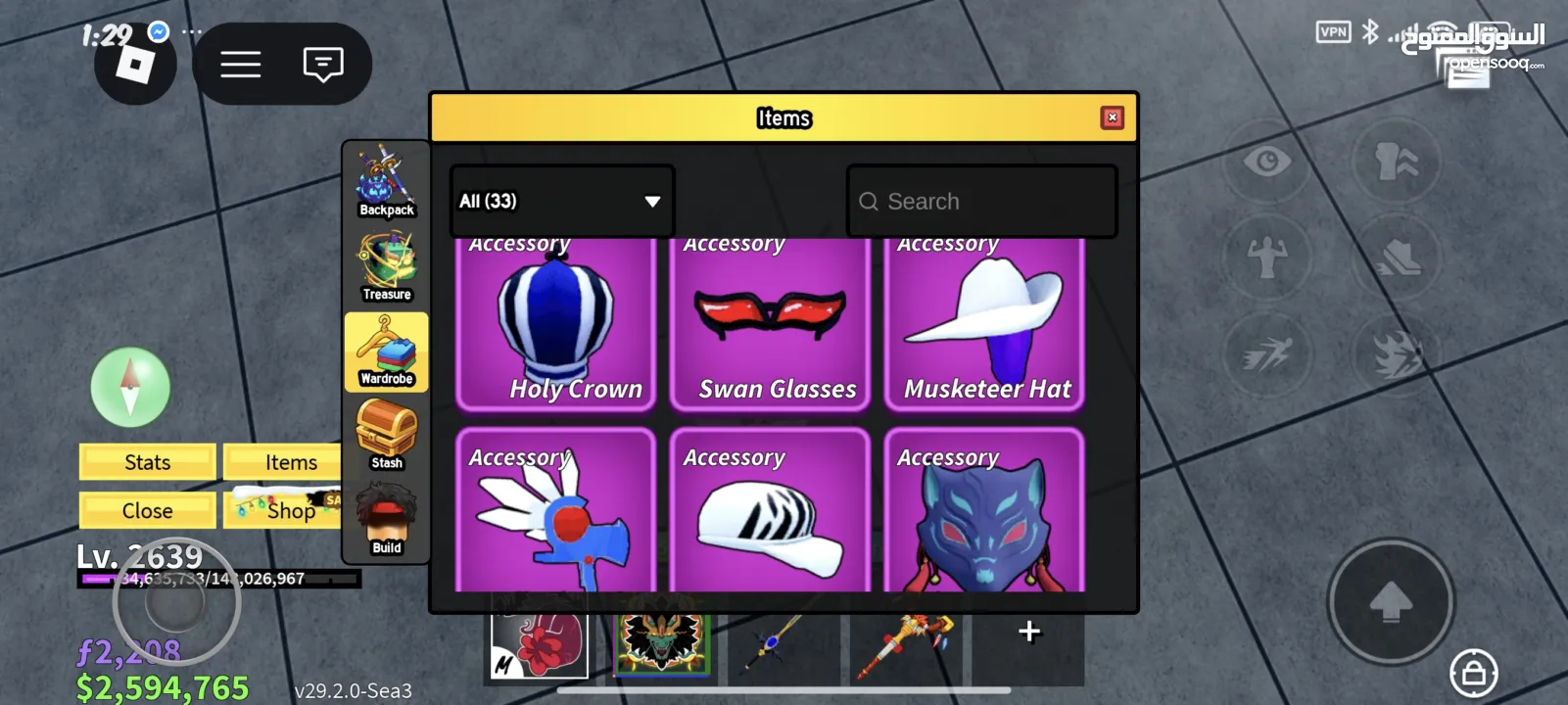Click the yellow Close button
The height and width of the screenshot is (705, 1568).
click(x=147, y=510)
